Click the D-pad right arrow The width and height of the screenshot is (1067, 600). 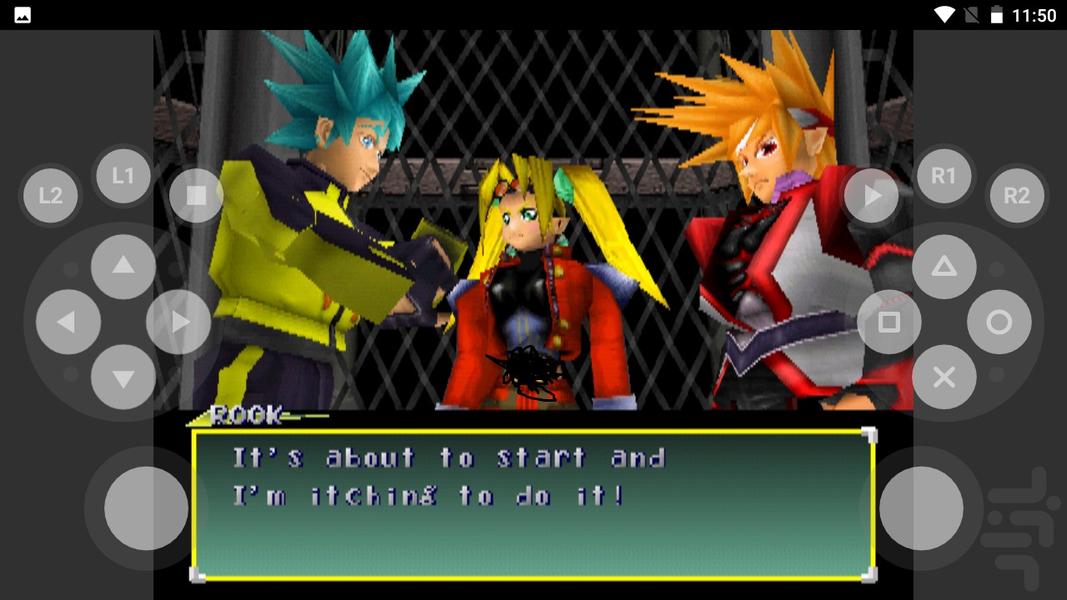179,322
